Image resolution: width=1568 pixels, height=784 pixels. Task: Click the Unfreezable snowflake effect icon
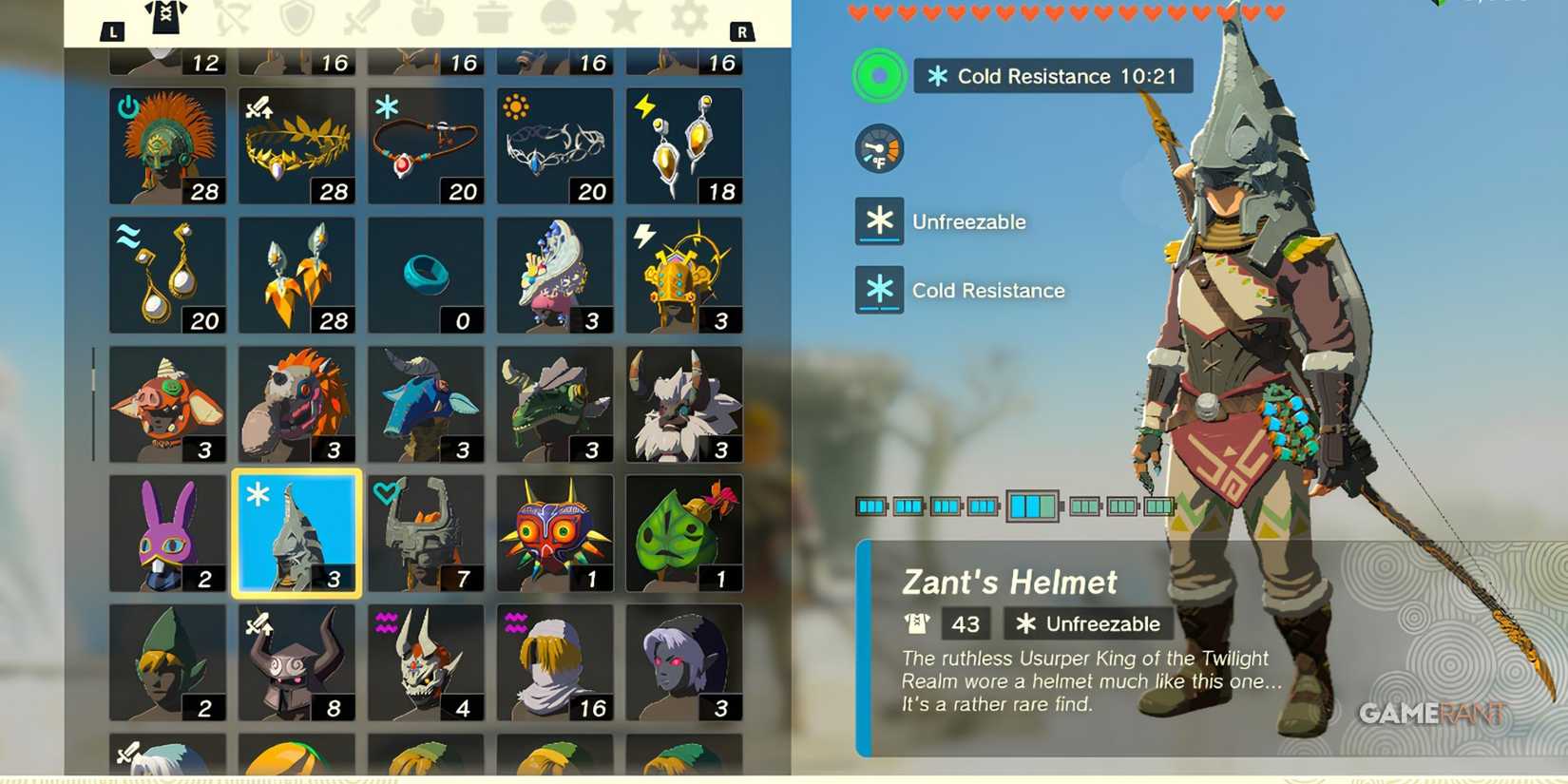878,220
